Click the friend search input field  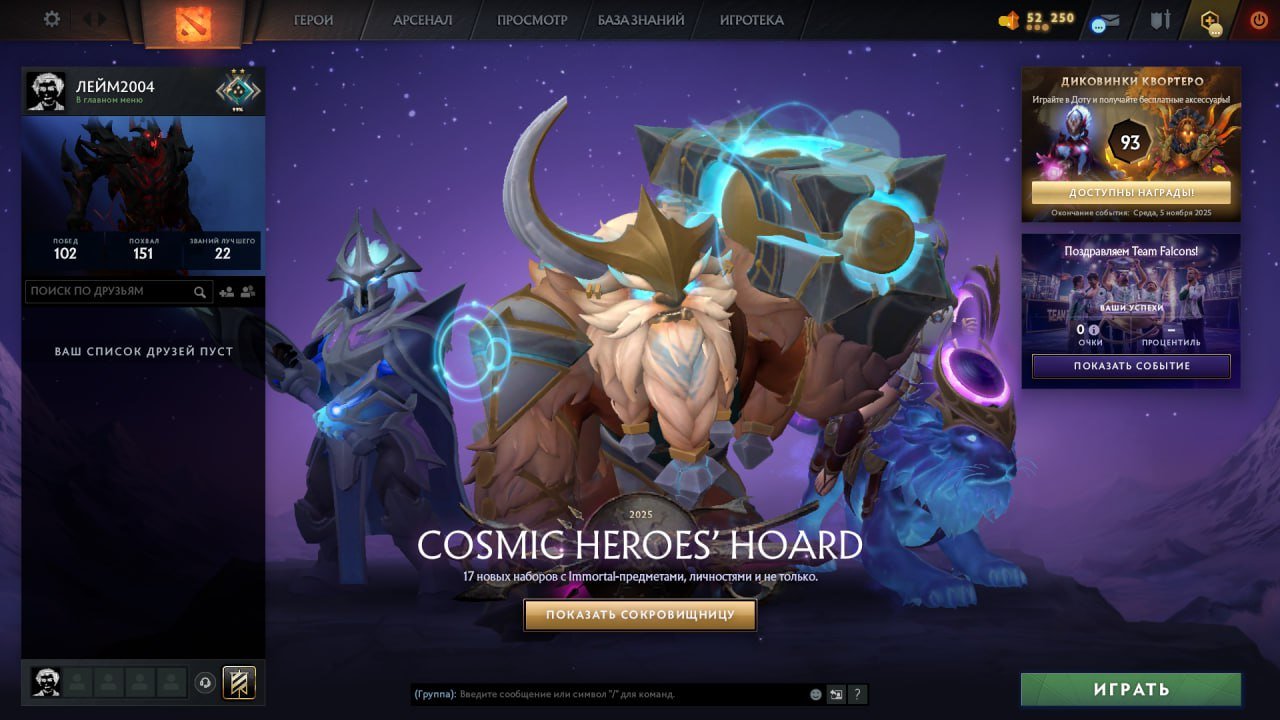(110, 291)
